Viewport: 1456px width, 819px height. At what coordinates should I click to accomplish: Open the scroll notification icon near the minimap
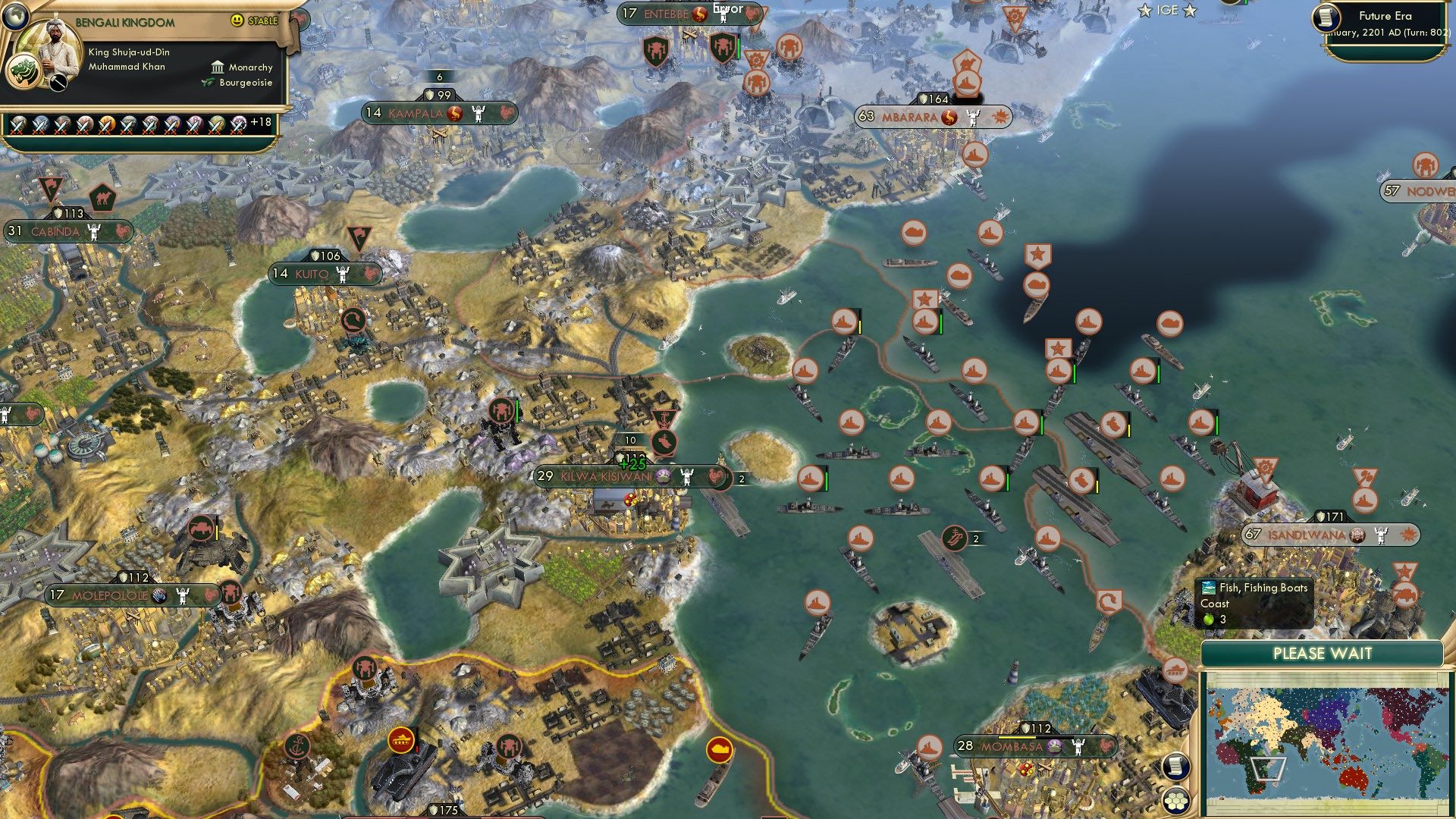pos(1175,767)
